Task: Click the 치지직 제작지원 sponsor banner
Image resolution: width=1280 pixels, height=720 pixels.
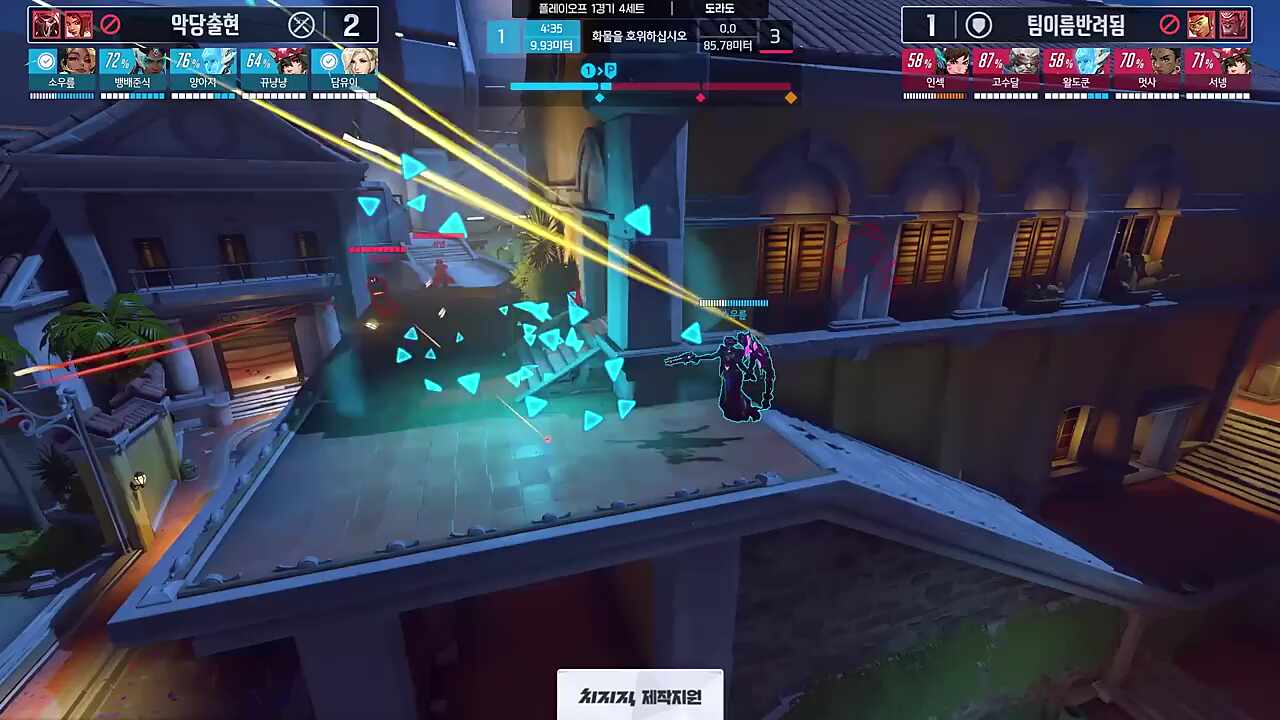Action: (640, 695)
